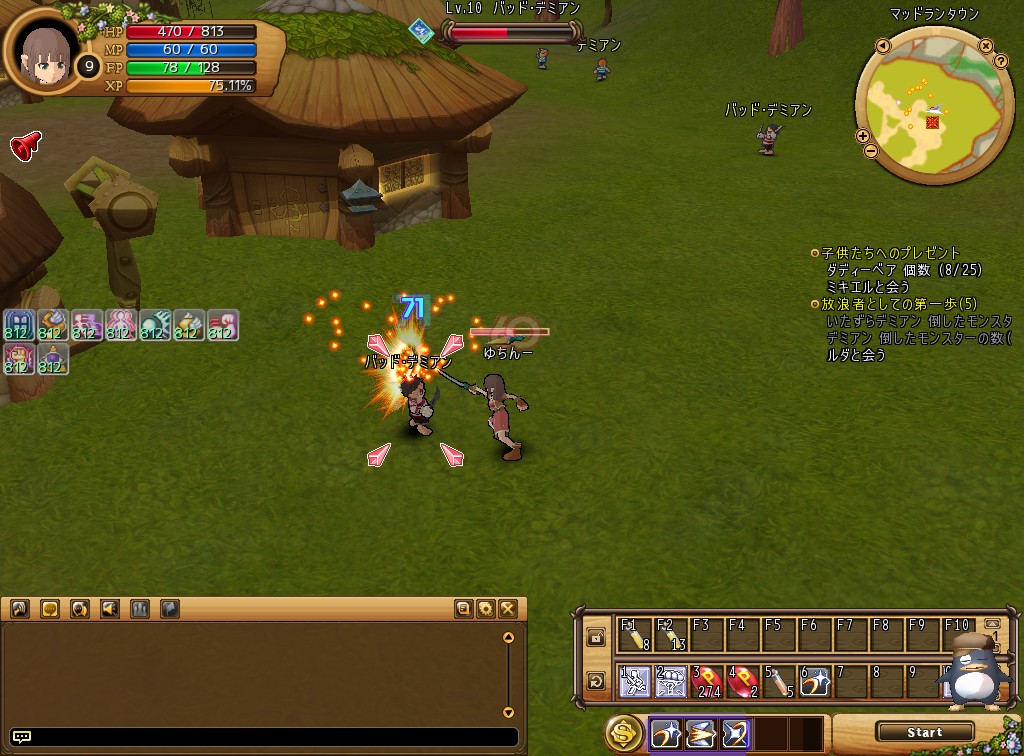Click the minimap's left arrow button
The width and height of the screenshot is (1024, 756).
[x=883, y=46]
